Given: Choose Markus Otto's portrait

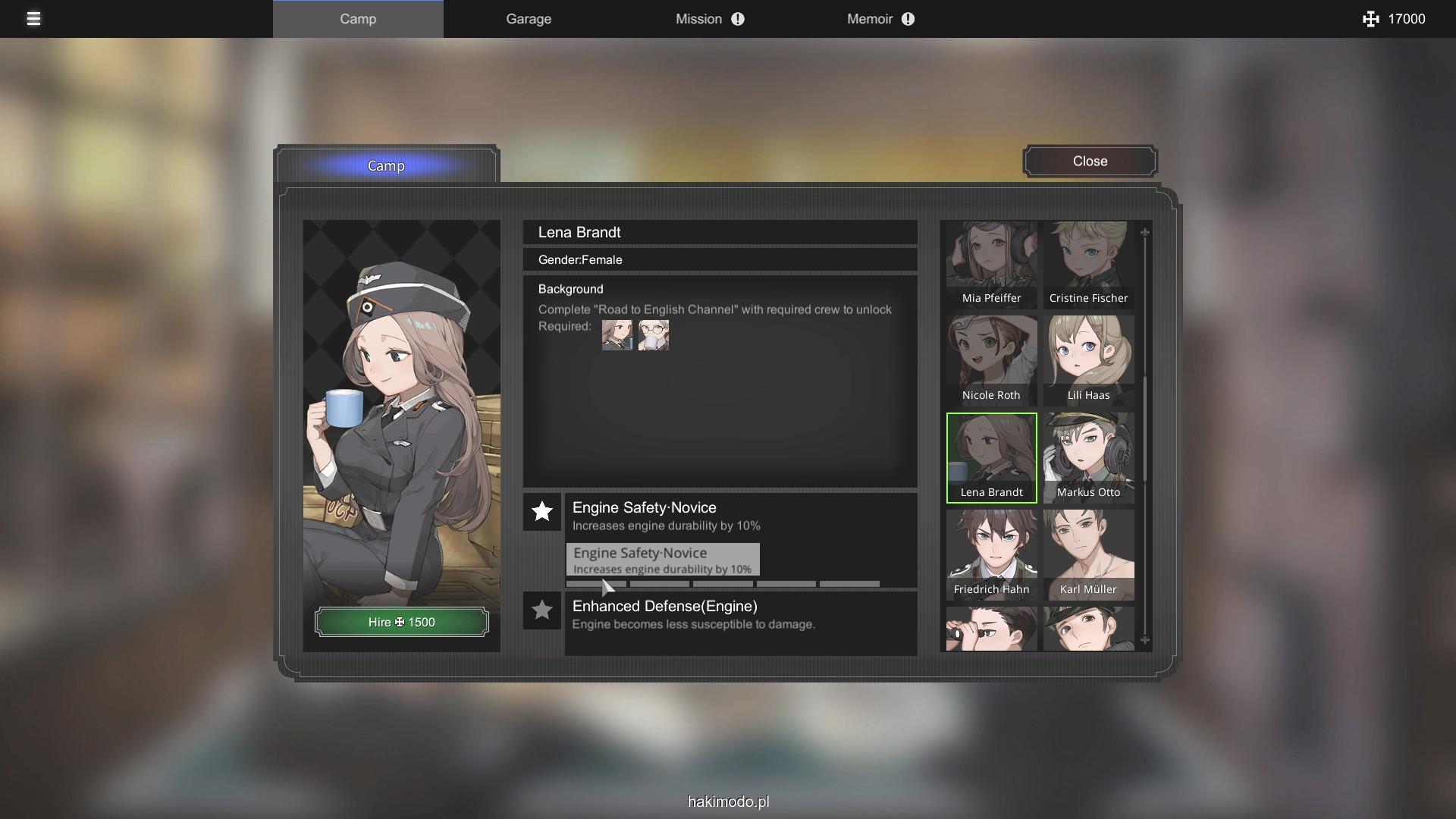Looking at the screenshot, I should click(1088, 458).
